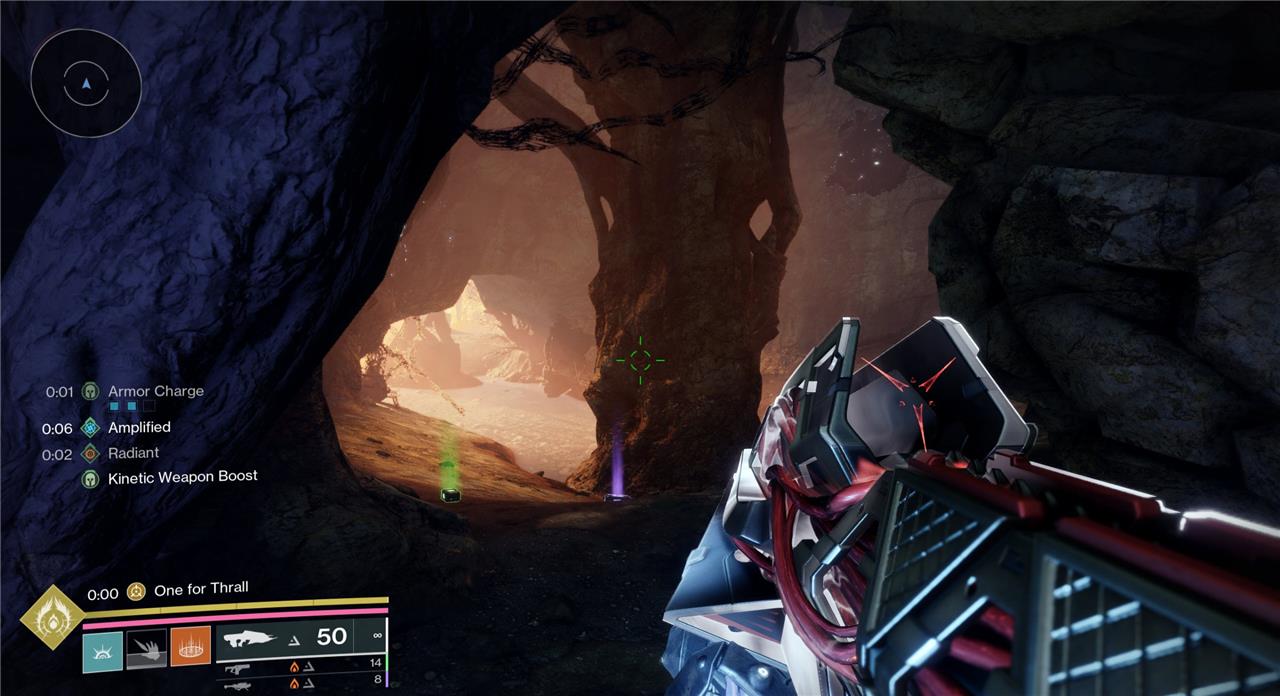Activate the orange class ability icon

(x=190, y=647)
